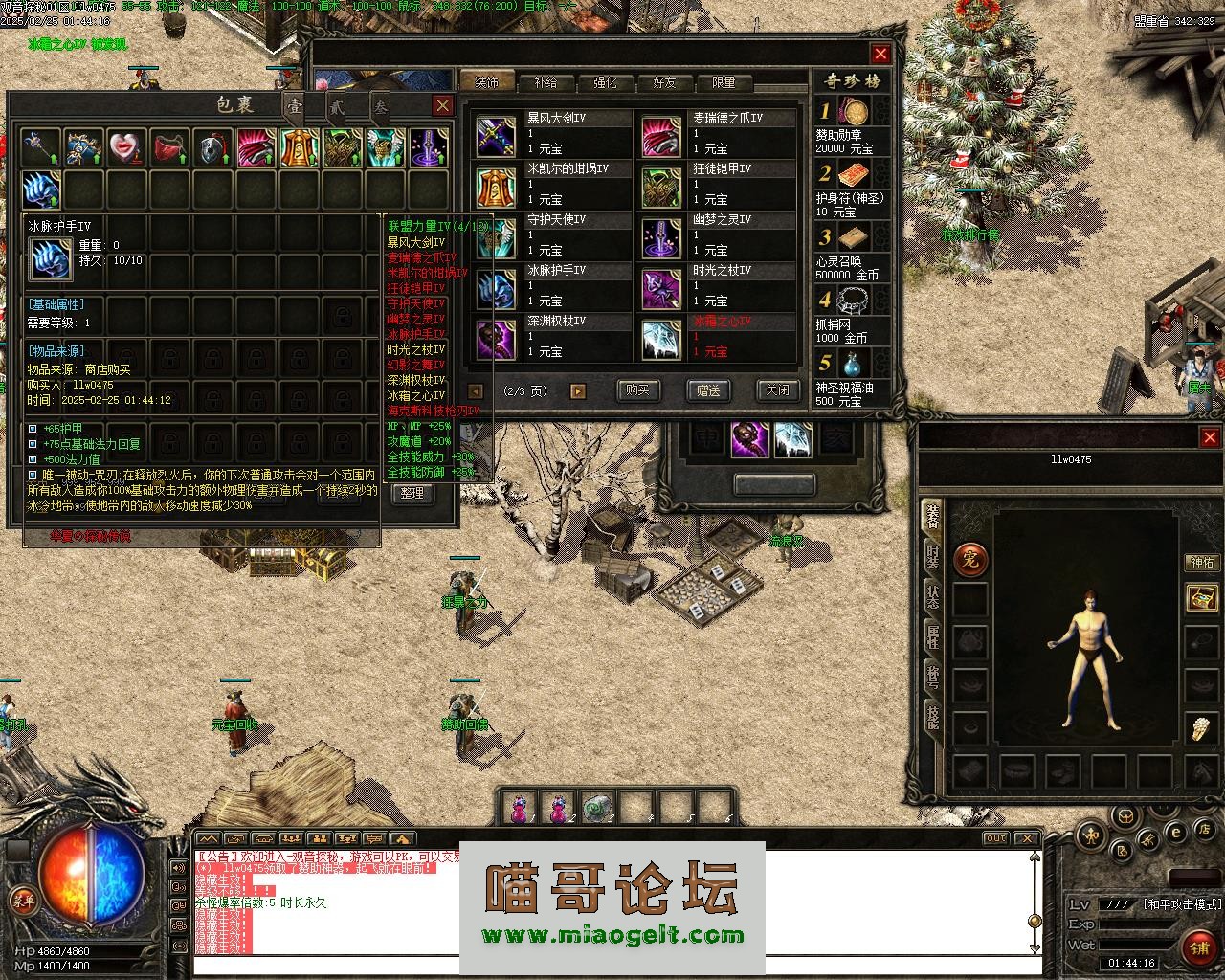Select the 好友 shop tab
The width and height of the screenshot is (1225, 980).
(x=664, y=83)
